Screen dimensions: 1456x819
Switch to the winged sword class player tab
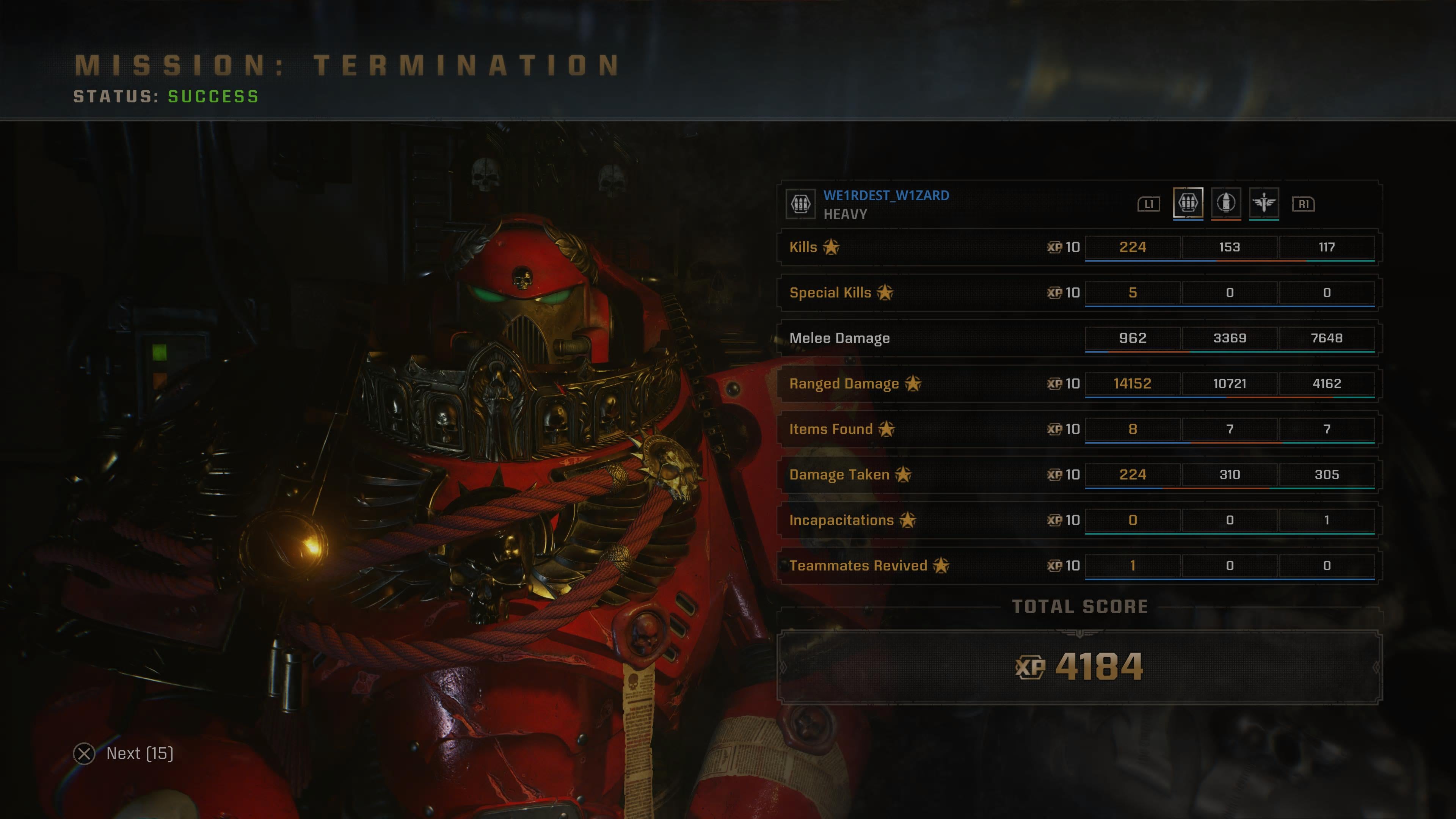pos(1264,202)
